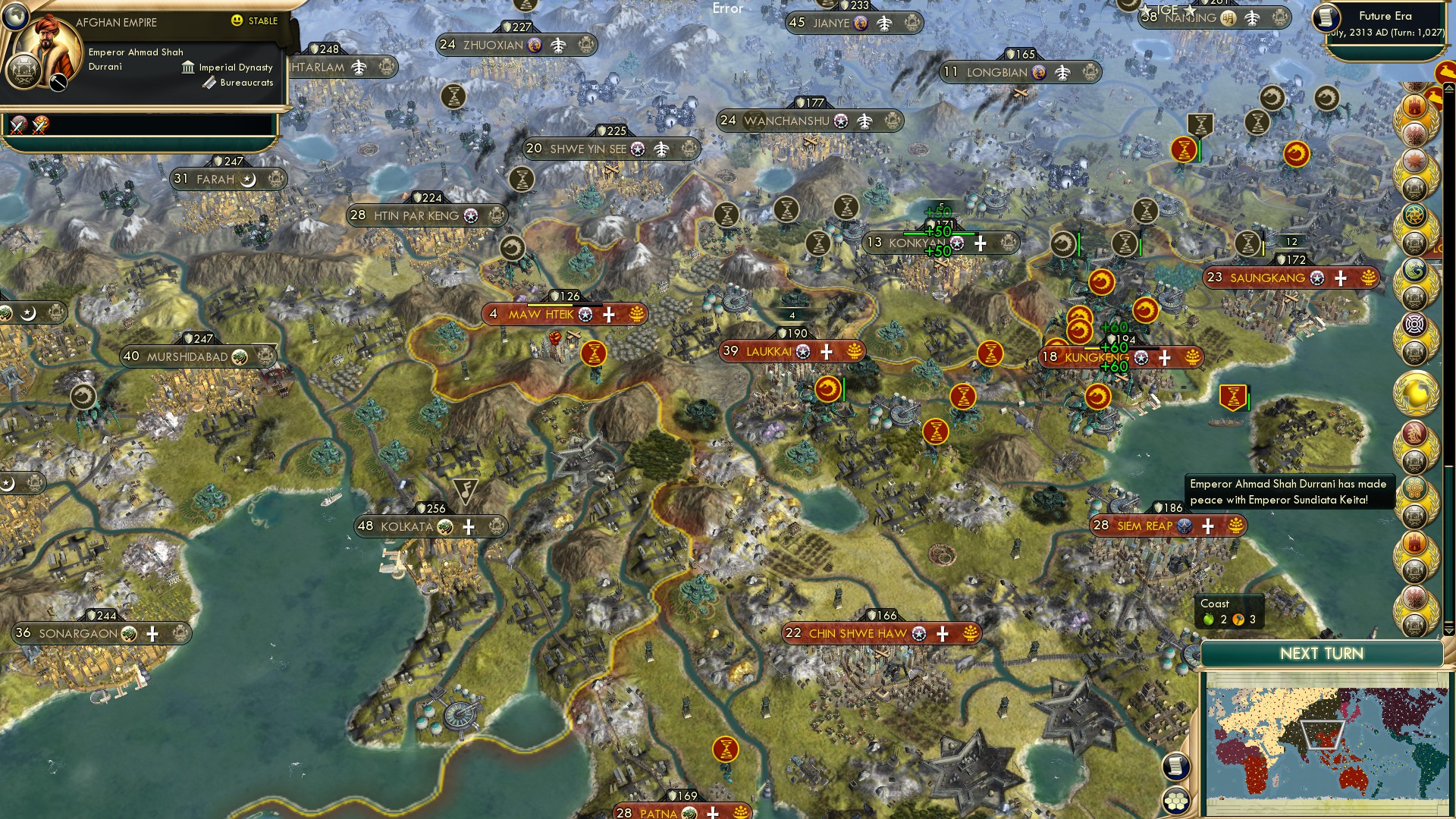Expand notifications with the green down arrow
The width and height of the screenshot is (1456, 819).
pos(1448,629)
